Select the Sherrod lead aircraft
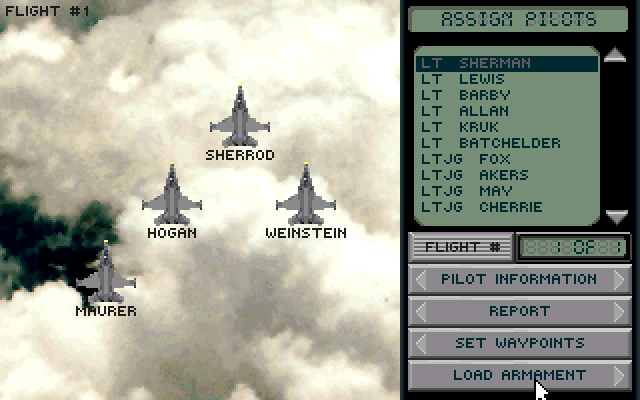 pos(240,118)
